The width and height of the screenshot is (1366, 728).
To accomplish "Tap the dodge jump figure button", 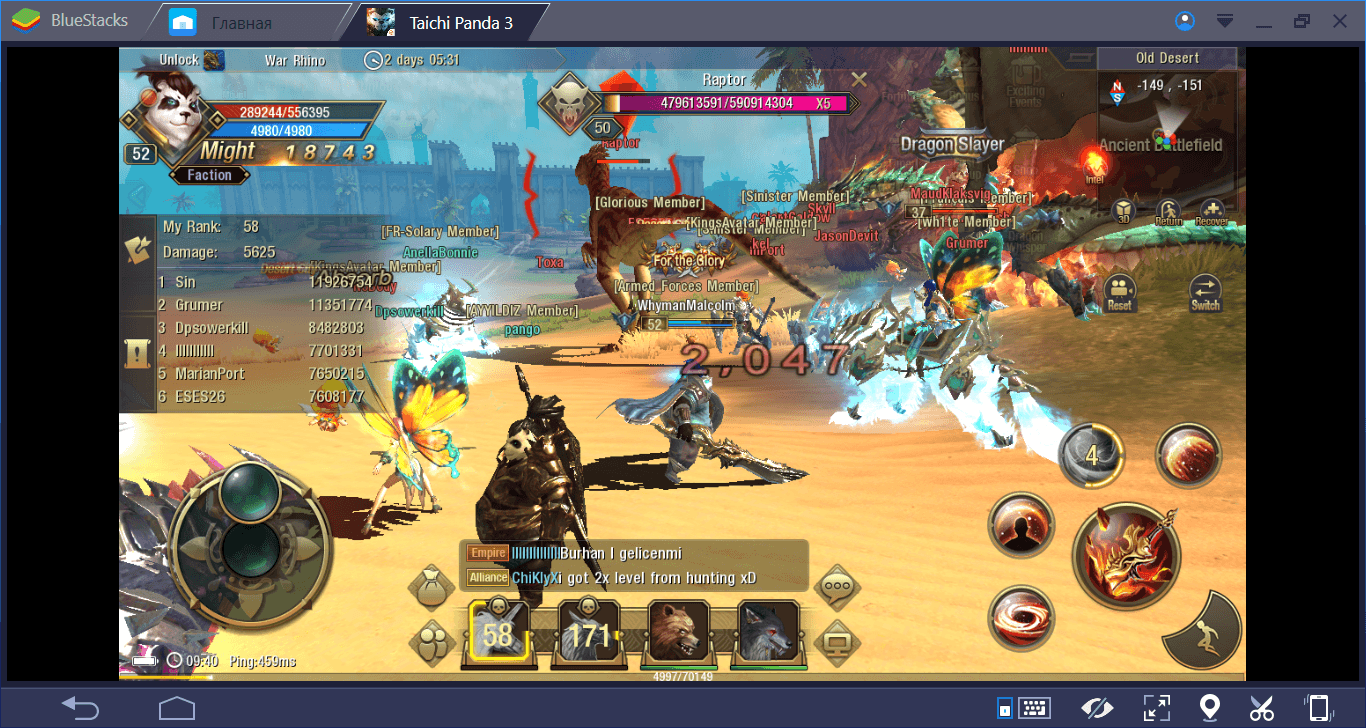I will coord(1206,635).
